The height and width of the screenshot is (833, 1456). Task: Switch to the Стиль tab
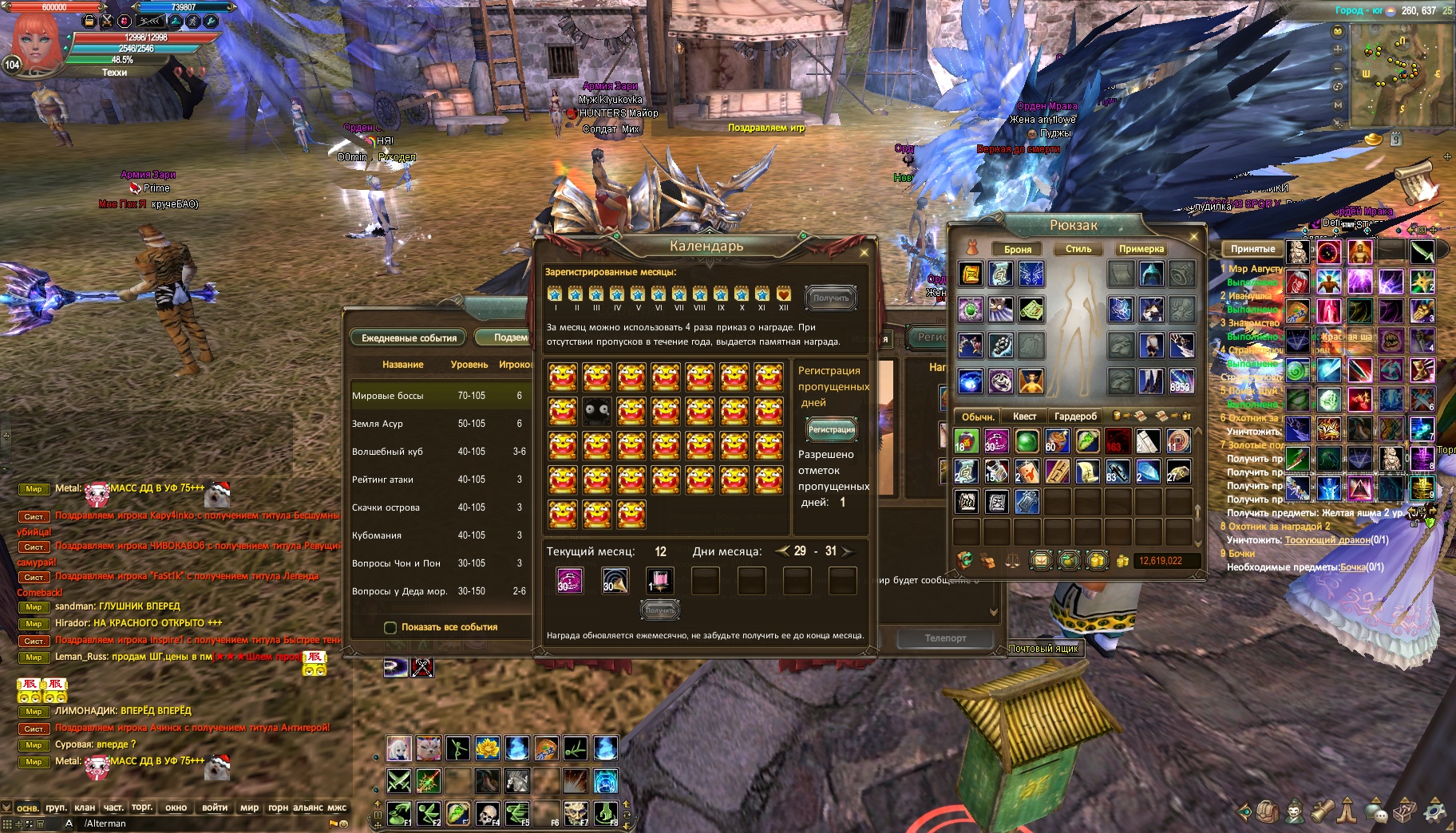tap(1078, 249)
